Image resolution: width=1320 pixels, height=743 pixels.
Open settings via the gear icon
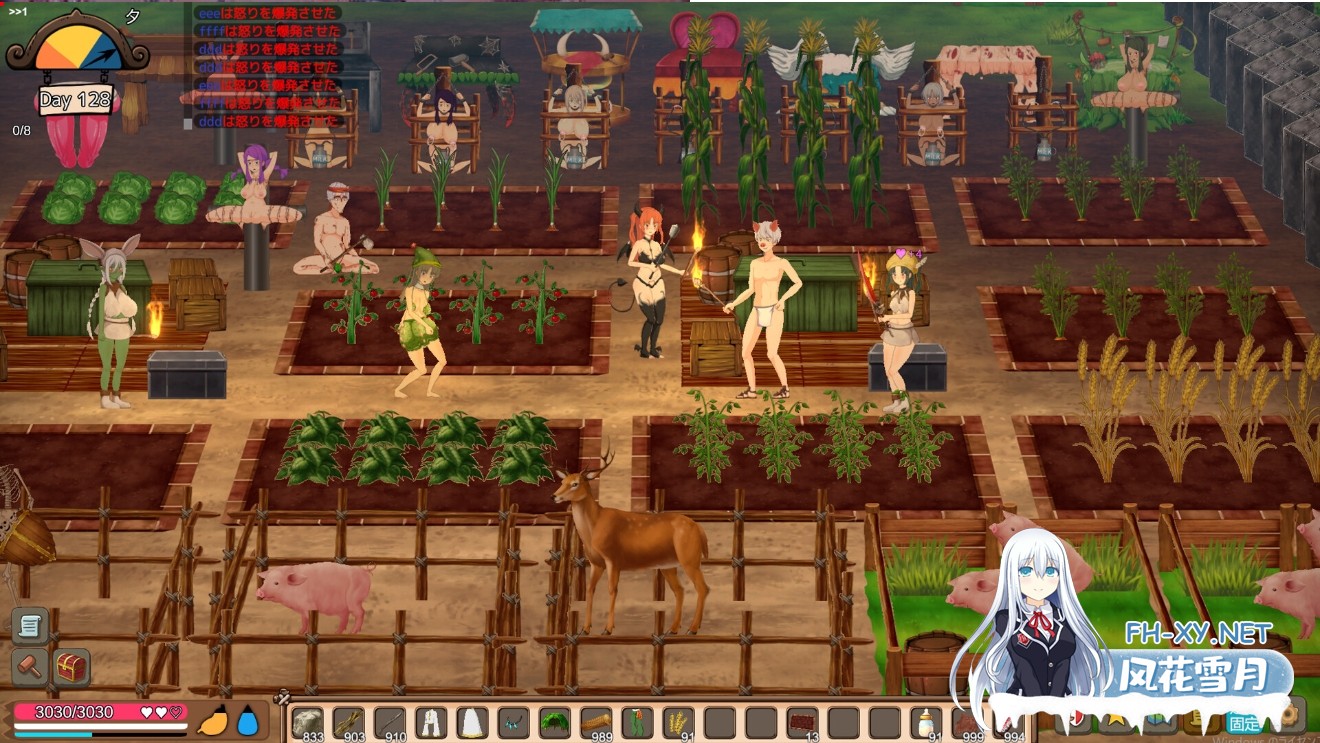[x=1290, y=714]
